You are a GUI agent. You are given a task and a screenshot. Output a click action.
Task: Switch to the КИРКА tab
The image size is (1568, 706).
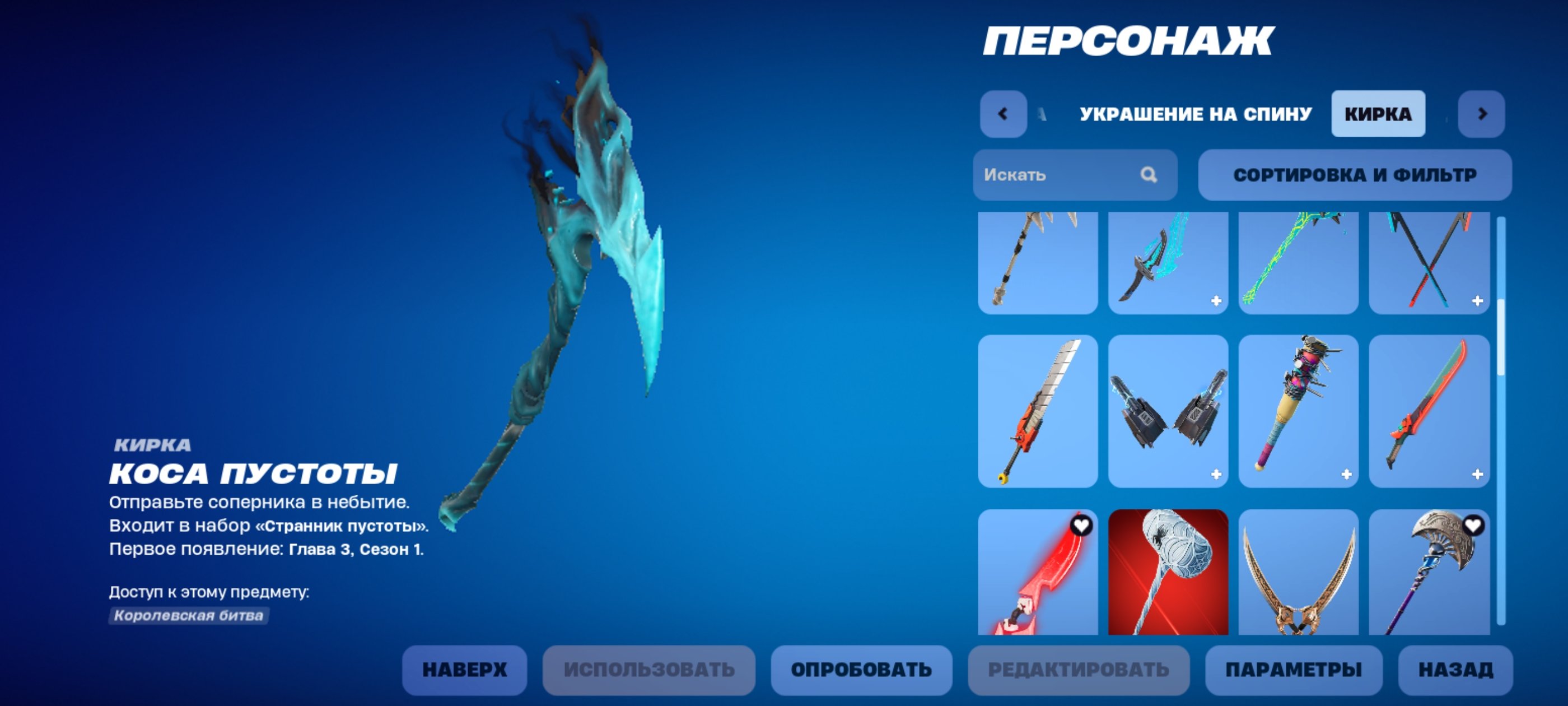click(1378, 113)
